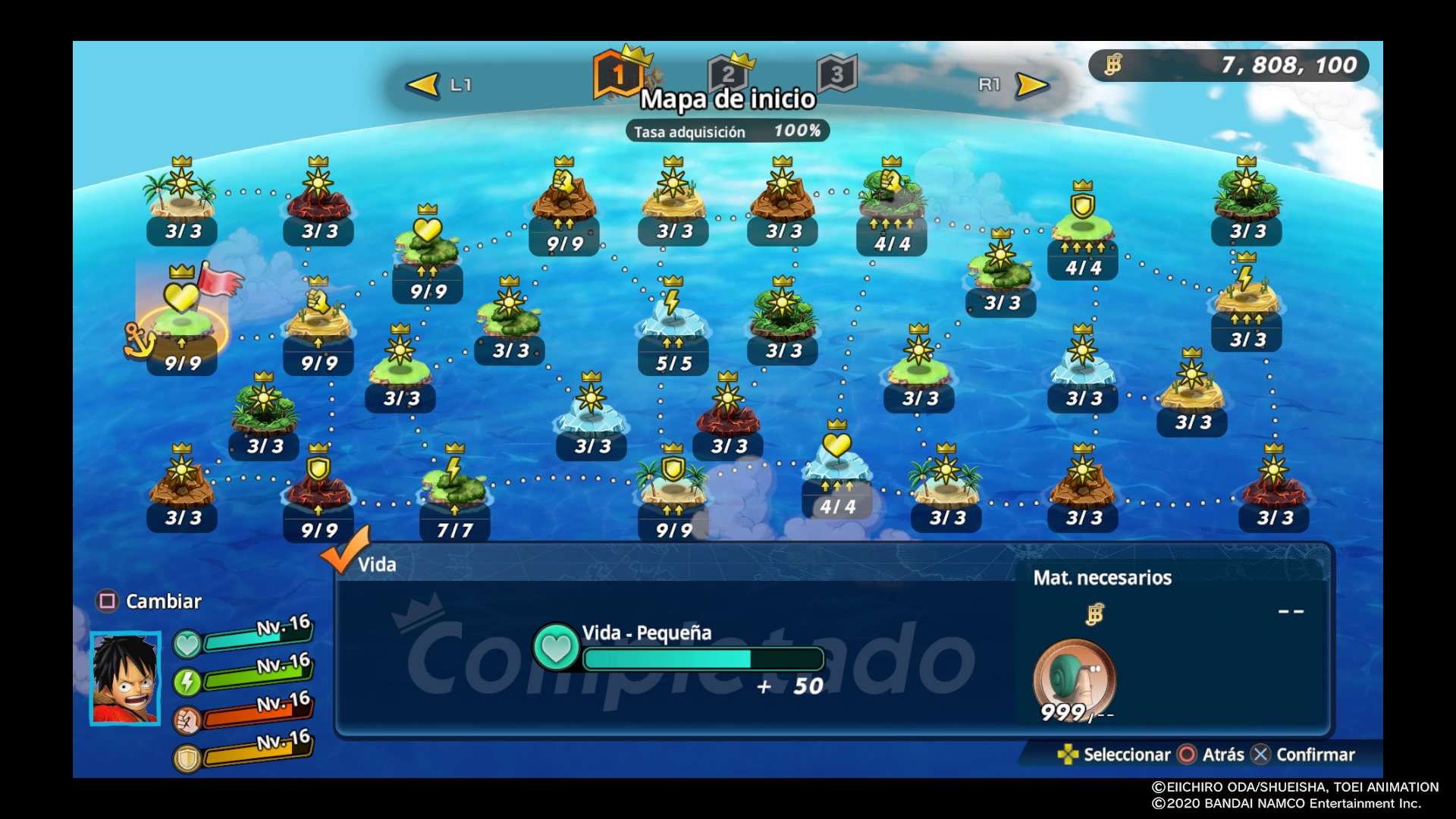
Task: Choose the heart island marked 4/4
Action: 837,463
